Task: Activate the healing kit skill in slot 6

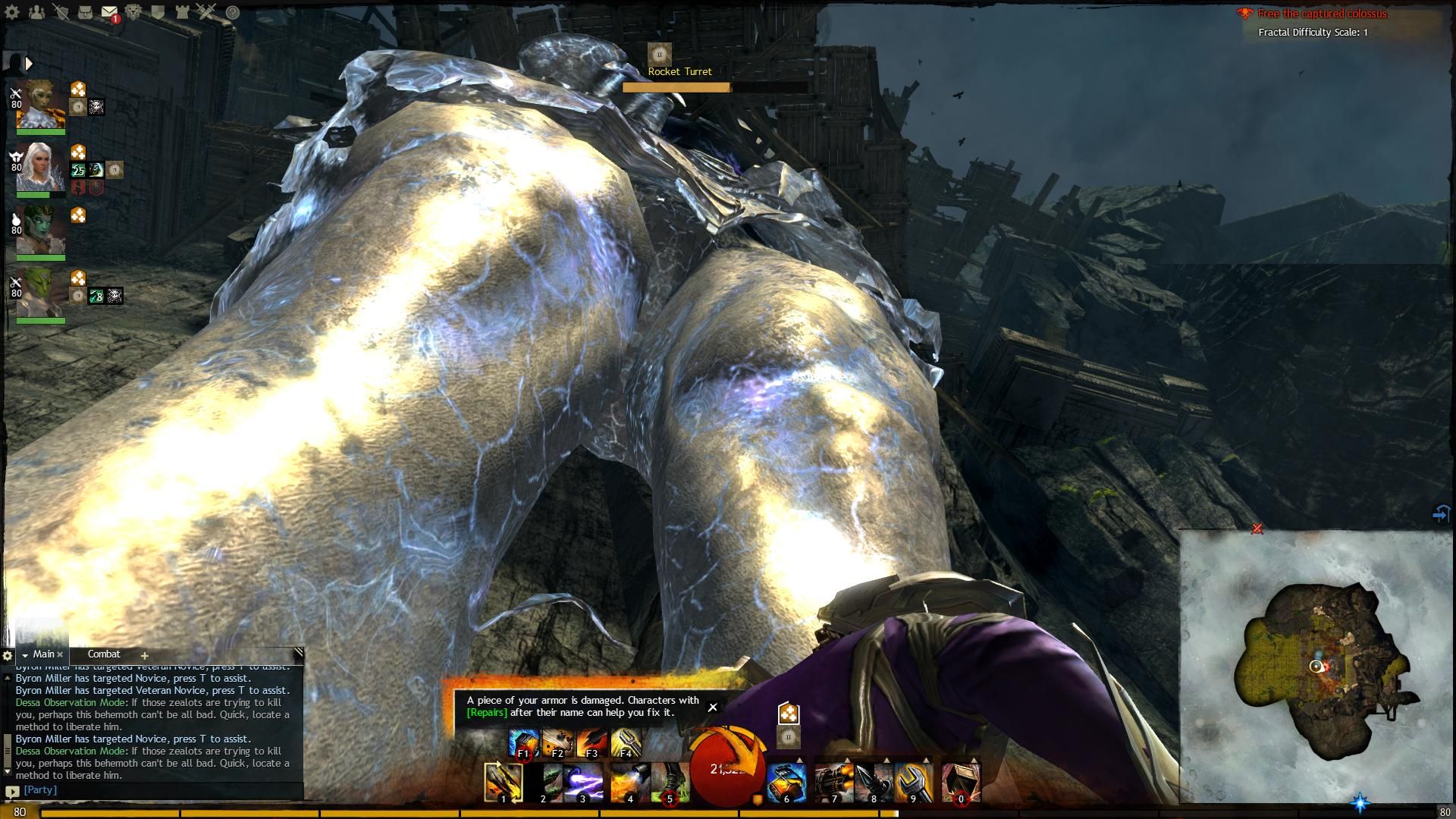Action: pyautogui.click(x=786, y=783)
